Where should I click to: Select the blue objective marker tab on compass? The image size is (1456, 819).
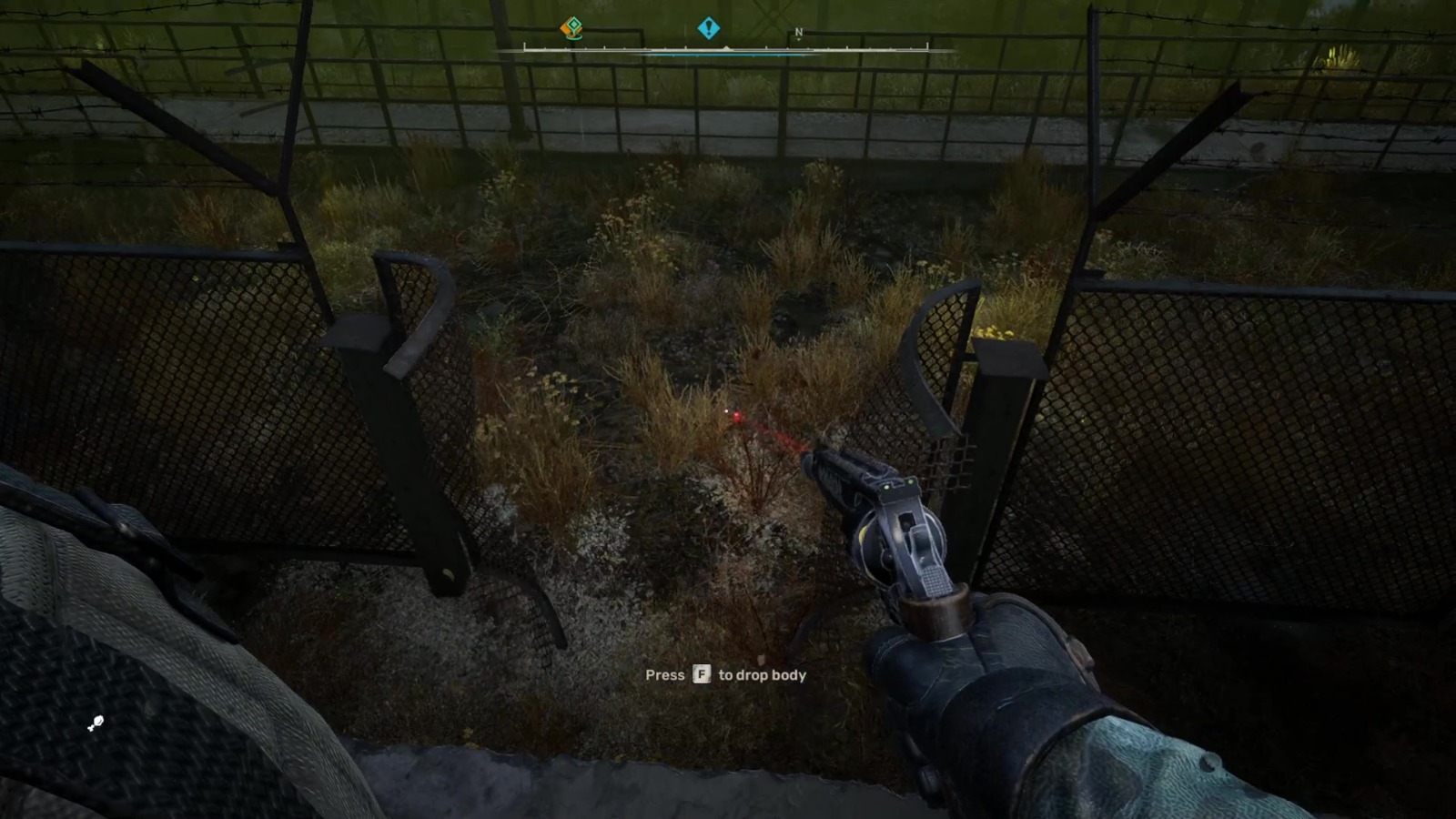click(x=709, y=28)
